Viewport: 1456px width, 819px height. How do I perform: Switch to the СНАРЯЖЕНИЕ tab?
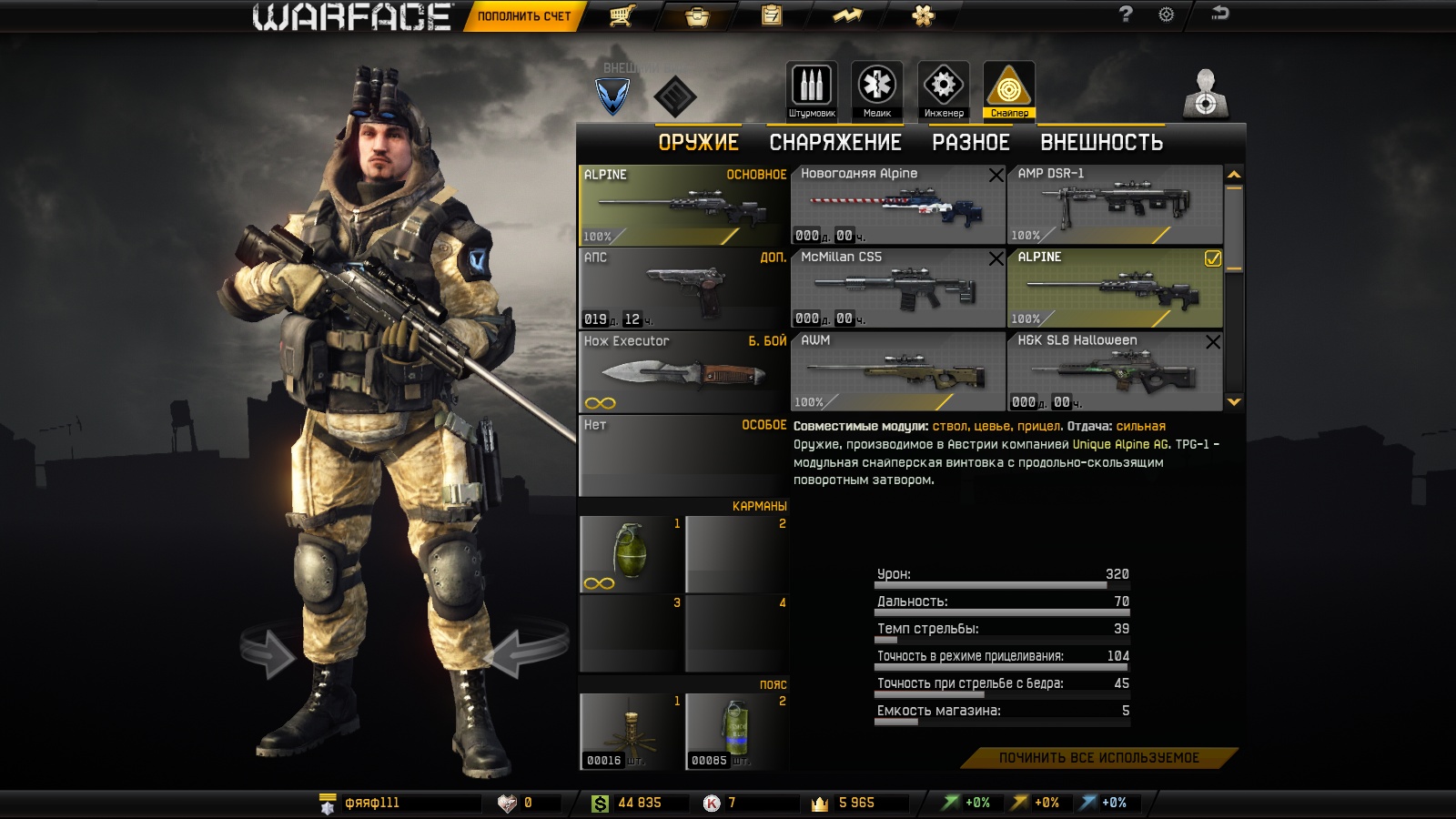tap(835, 143)
